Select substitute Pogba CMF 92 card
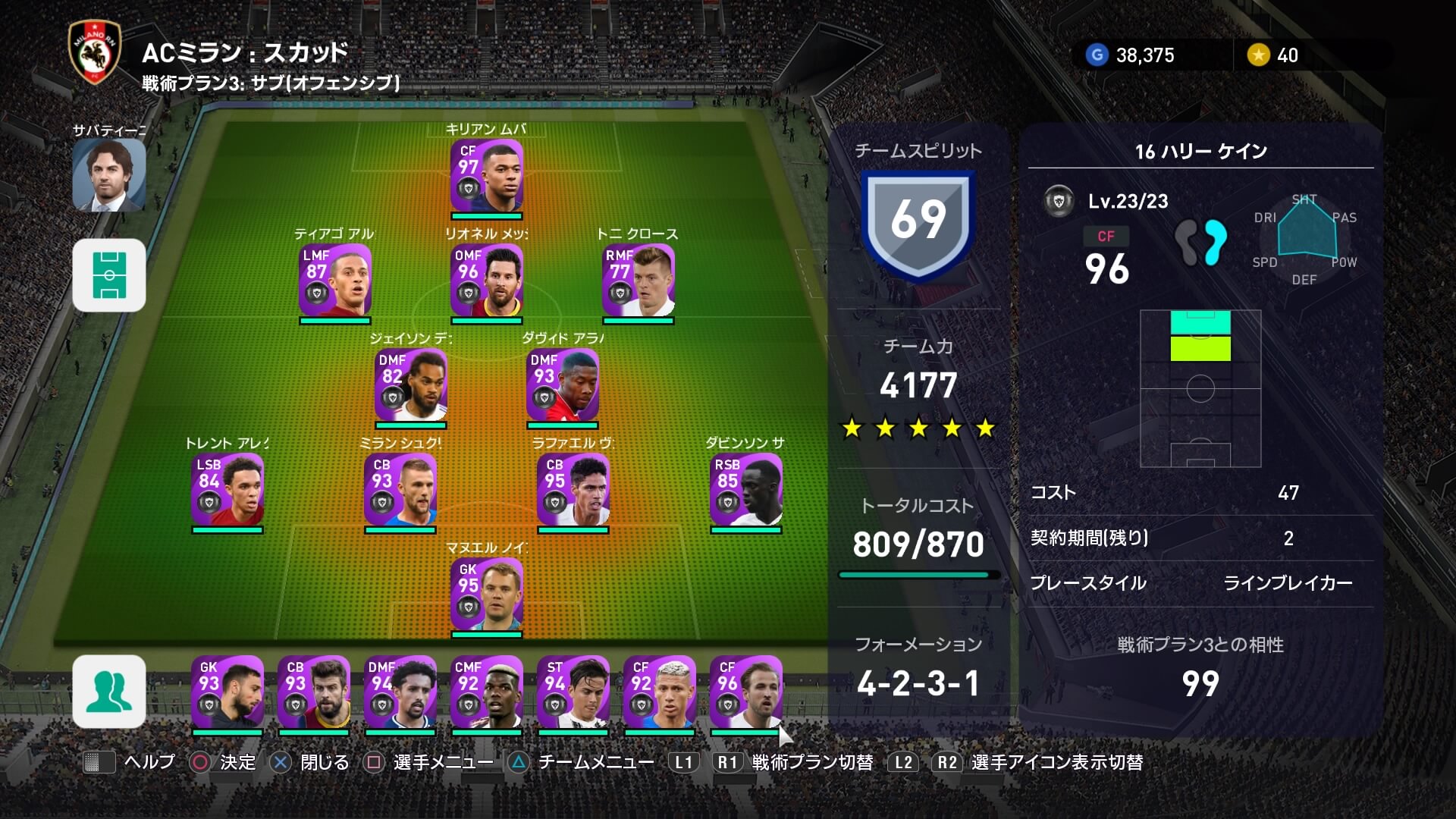The image size is (1456, 819). [x=487, y=692]
